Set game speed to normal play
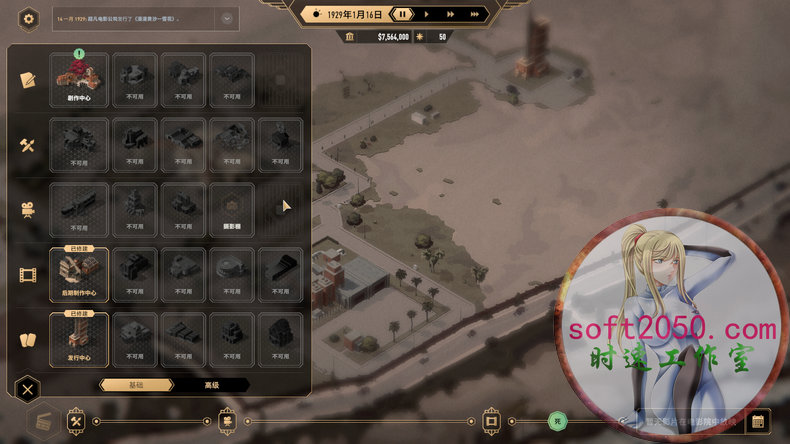Viewport: 790px width, 444px height. [x=427, y=14]
